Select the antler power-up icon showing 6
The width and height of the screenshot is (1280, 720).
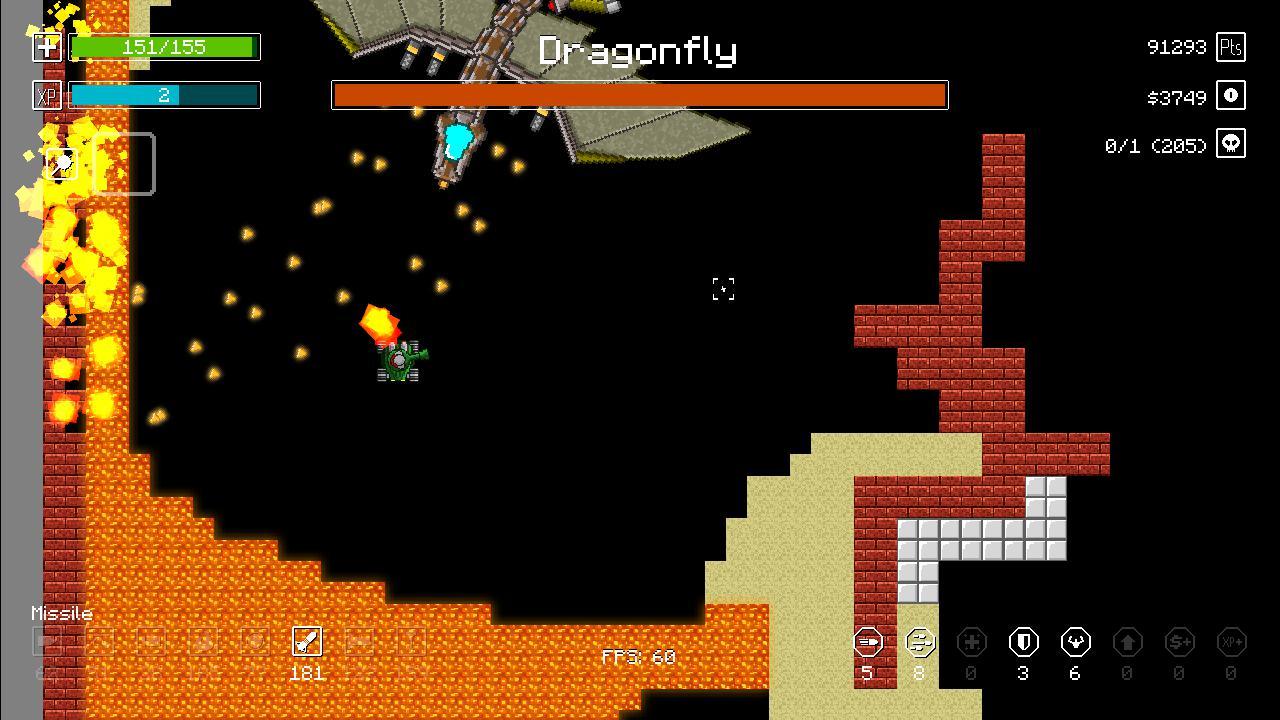point(1075,641)
